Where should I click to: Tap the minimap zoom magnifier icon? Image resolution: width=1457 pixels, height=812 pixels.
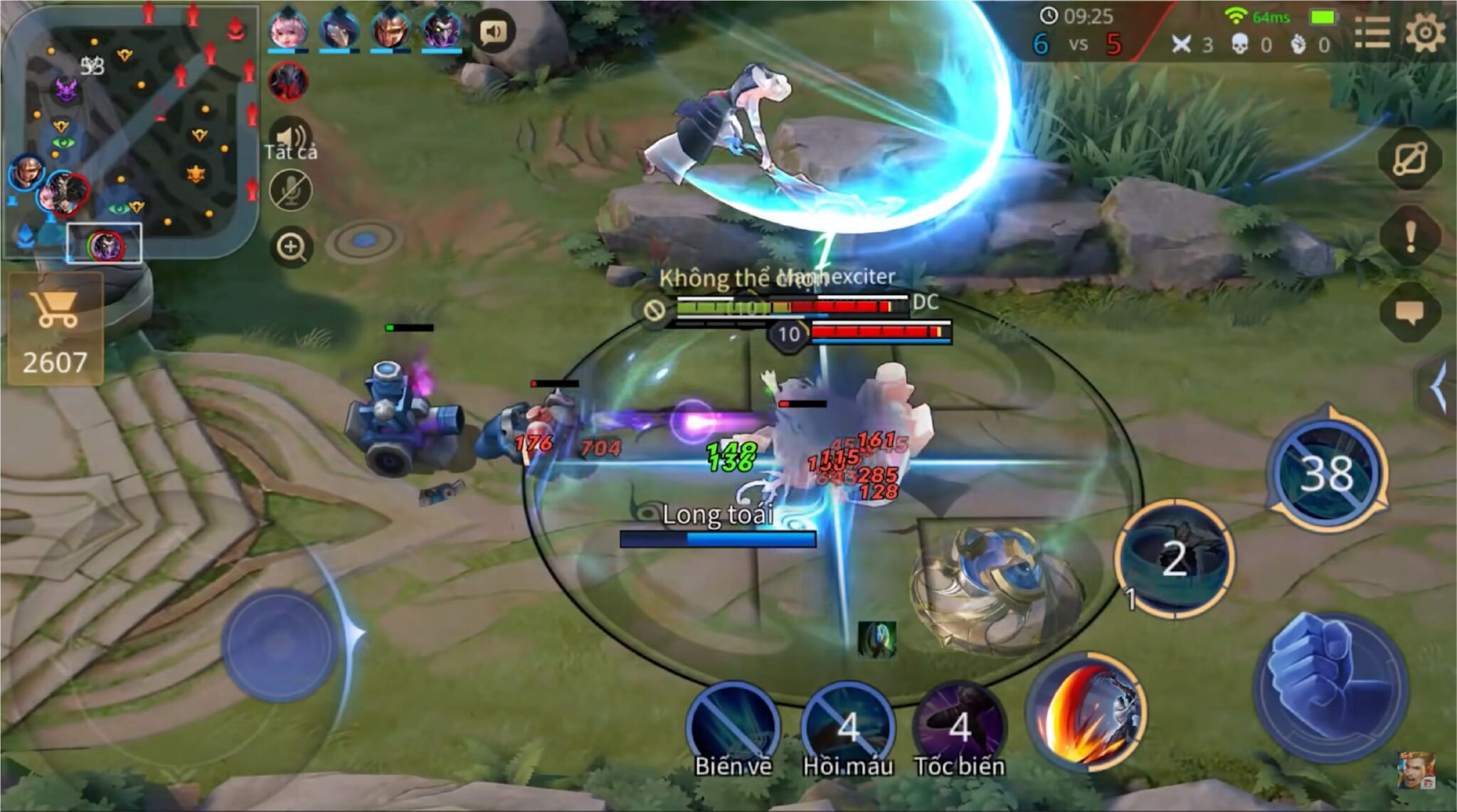coord(291,245)
